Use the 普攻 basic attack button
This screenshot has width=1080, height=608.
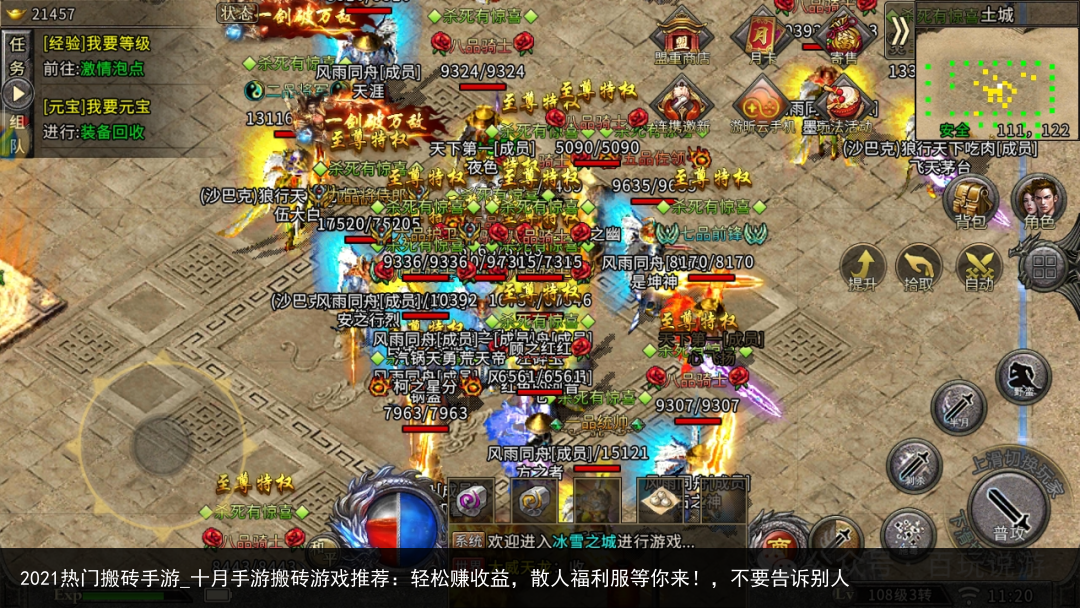click(x=1008, y=510)
